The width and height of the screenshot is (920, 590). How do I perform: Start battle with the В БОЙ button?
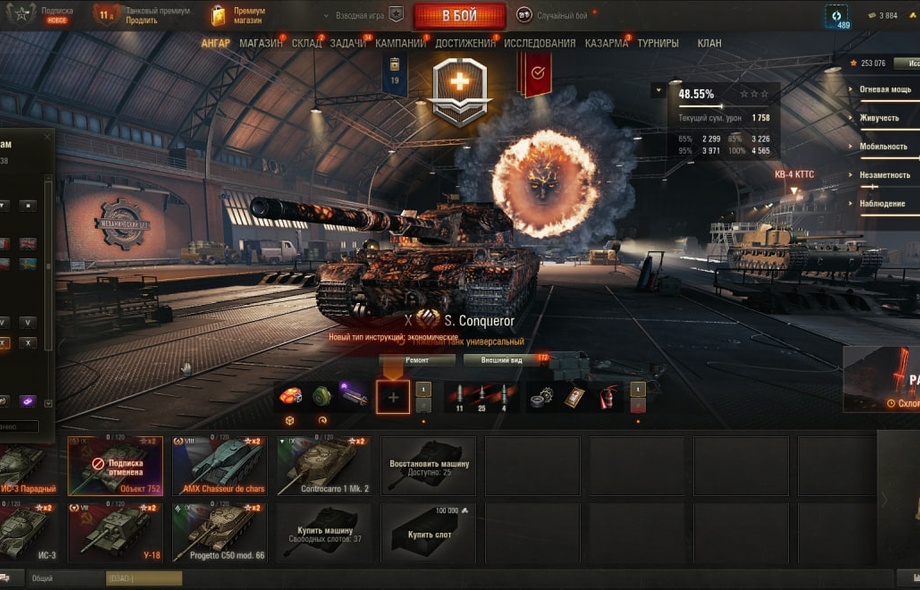point(459,16)
